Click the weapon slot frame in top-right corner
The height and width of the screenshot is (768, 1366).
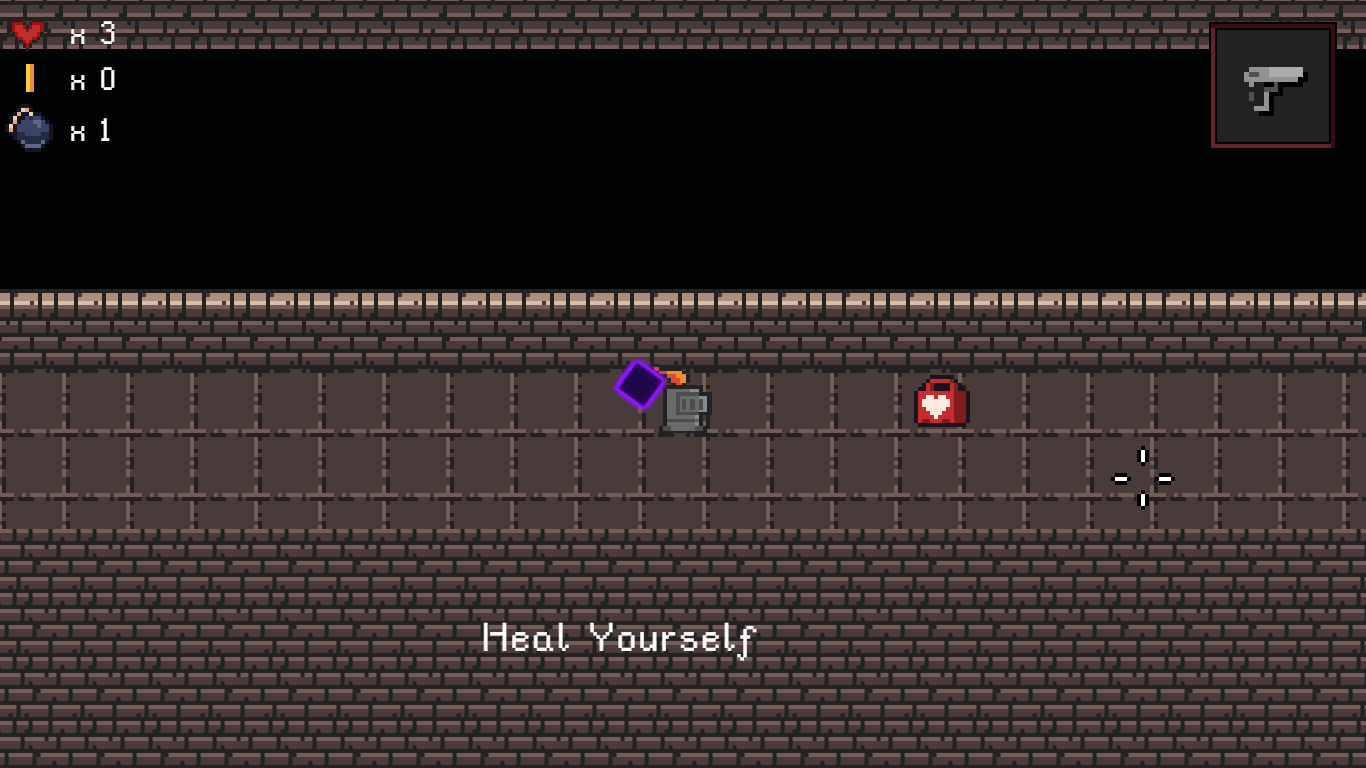pyautogui.click(x=1272, y=85)
